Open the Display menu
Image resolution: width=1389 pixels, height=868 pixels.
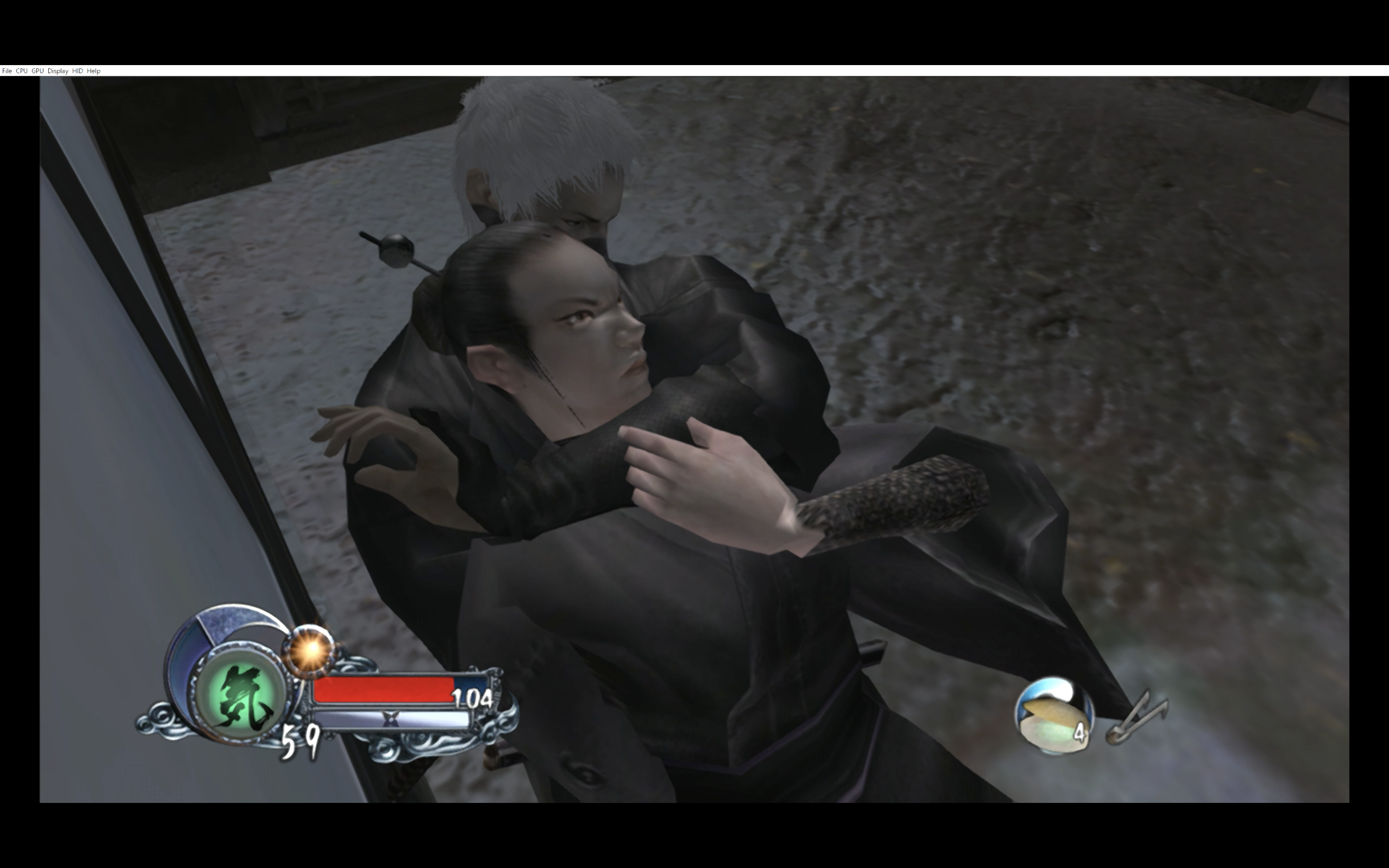[x=57, y=71]
